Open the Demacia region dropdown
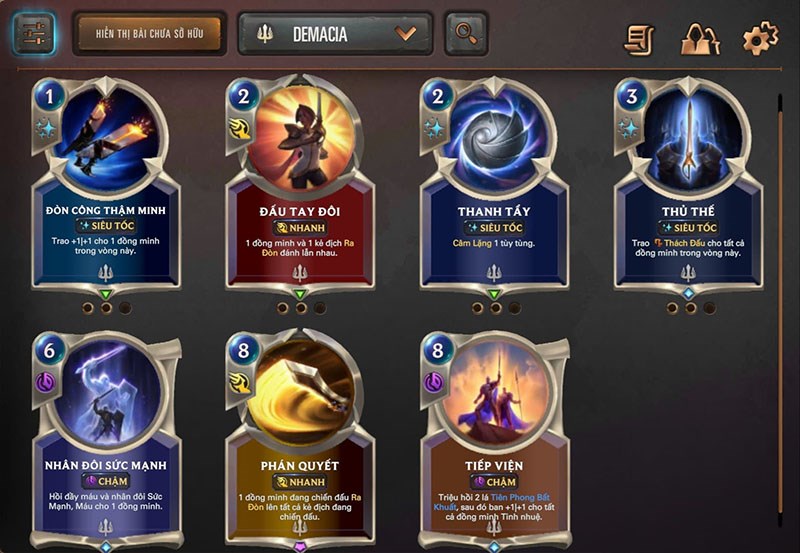This screenshot has height=553, width=800. (x=335, y=34)
